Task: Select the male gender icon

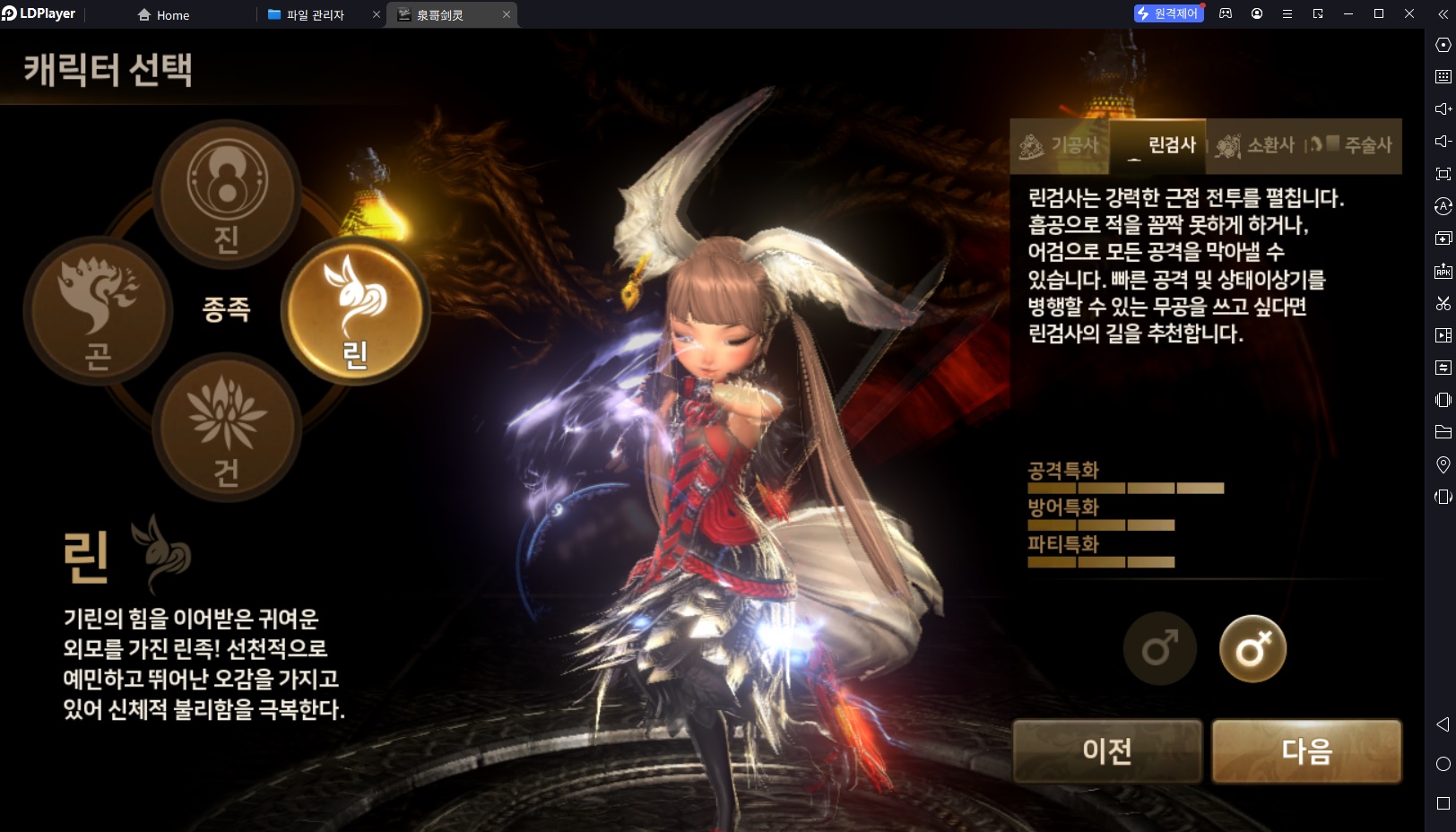Action: pyautogui.click(x=1159, y=648)
